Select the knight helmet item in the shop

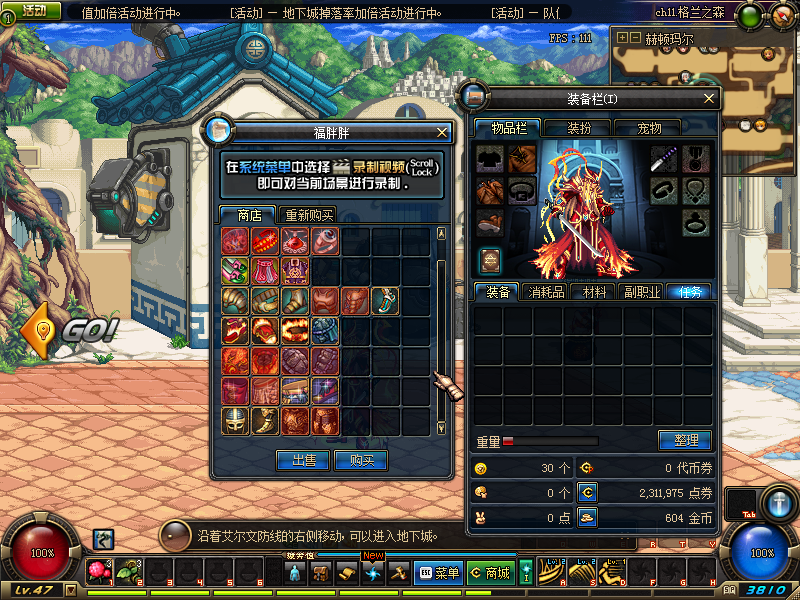click(x=236, y=420)
